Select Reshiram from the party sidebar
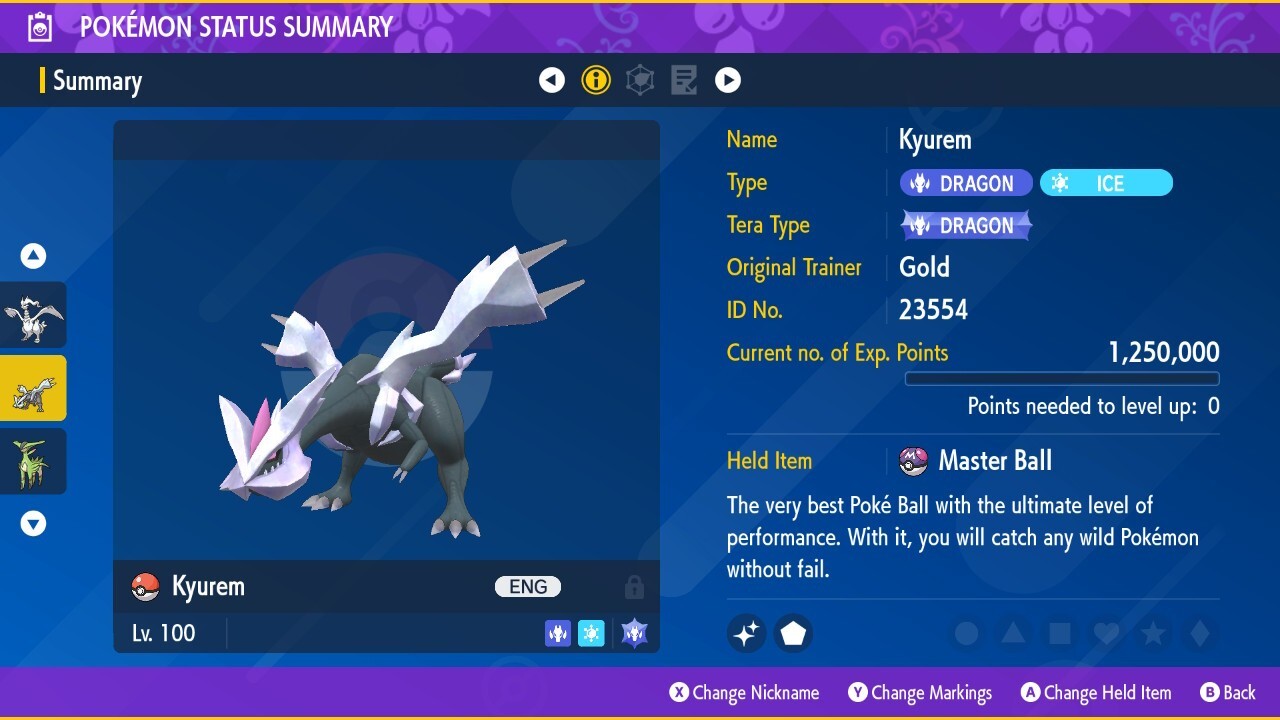 (33, 315)
